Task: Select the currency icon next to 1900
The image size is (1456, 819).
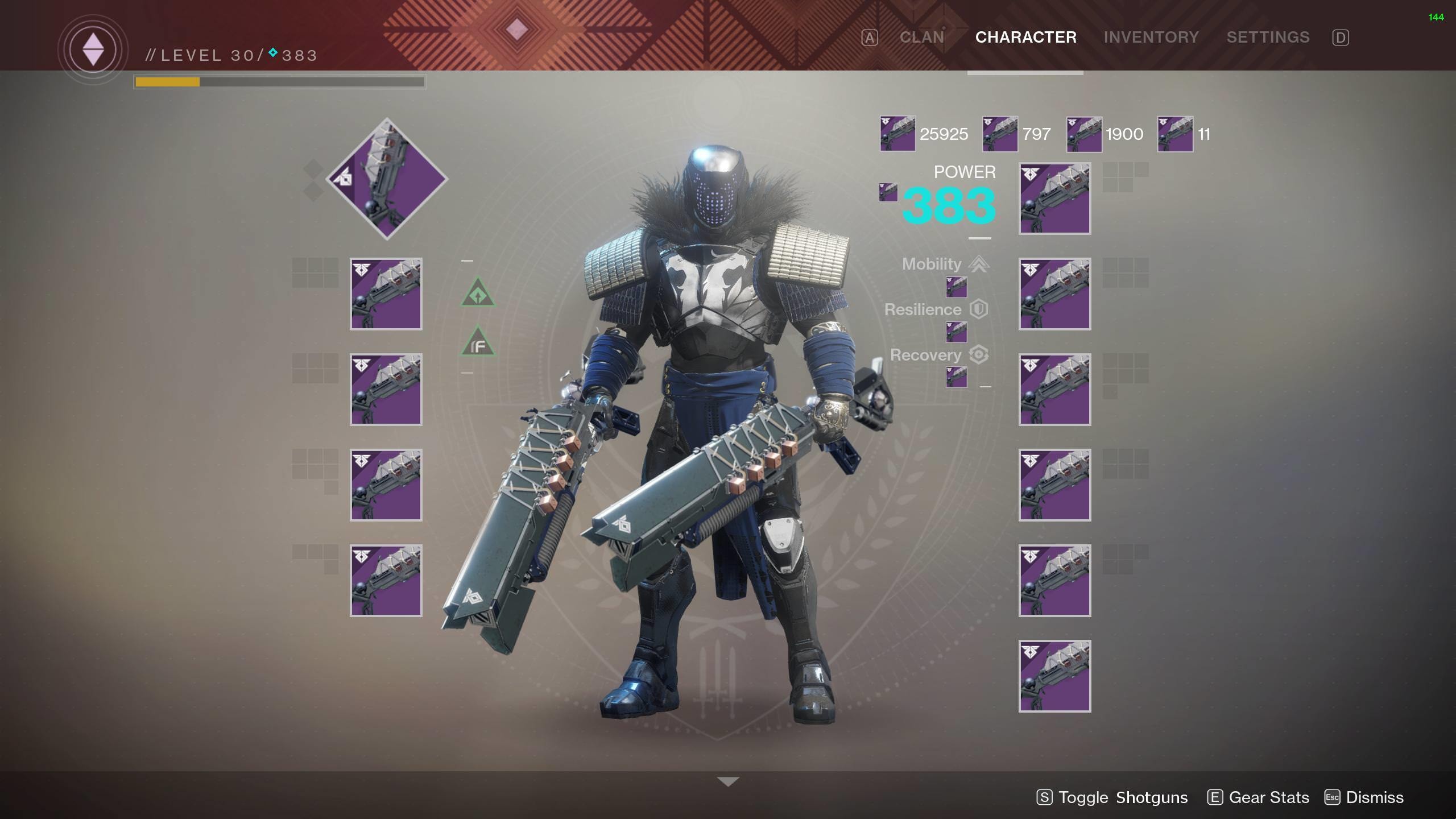Action: pyautogui.click(x=1084, y=134)
